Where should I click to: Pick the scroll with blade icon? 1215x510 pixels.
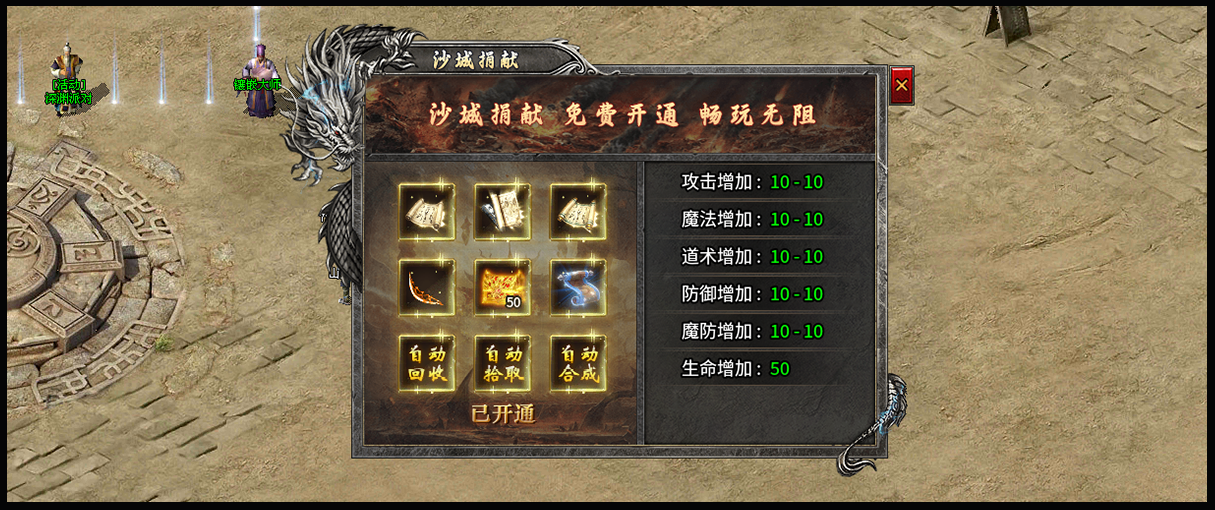pos(502,212)
